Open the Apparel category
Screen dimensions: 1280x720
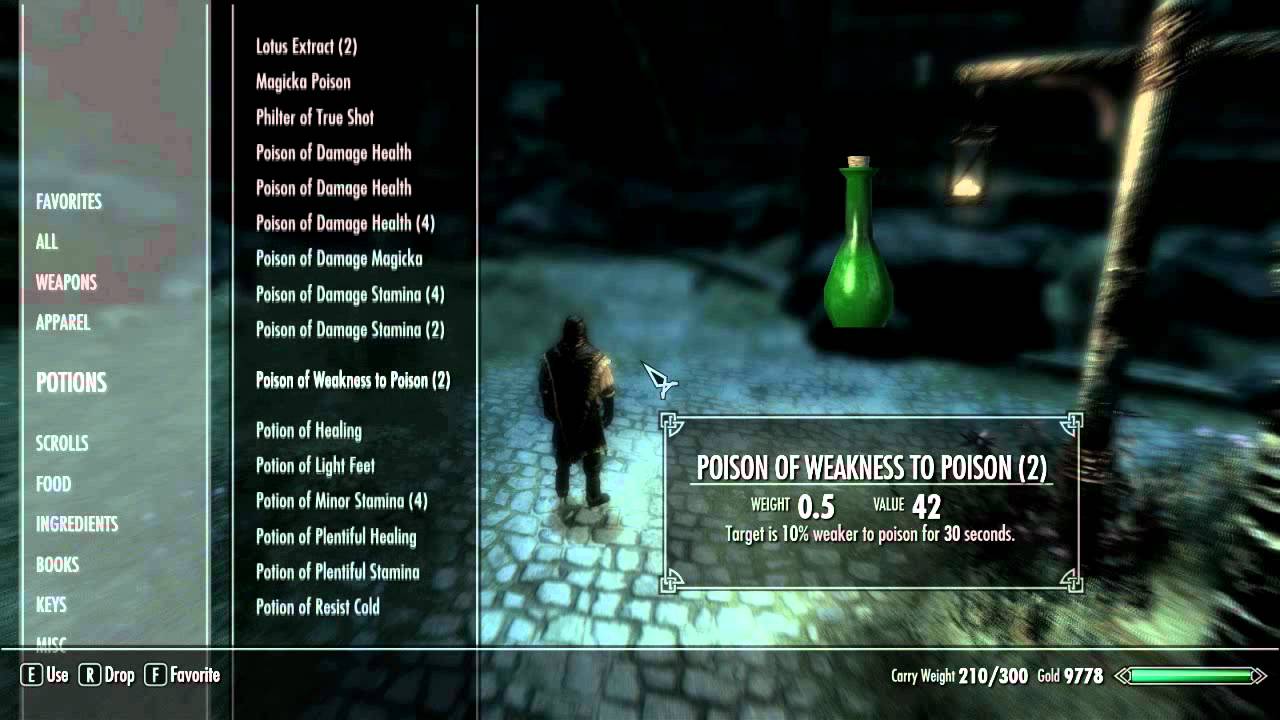click(x=63, y=323)
